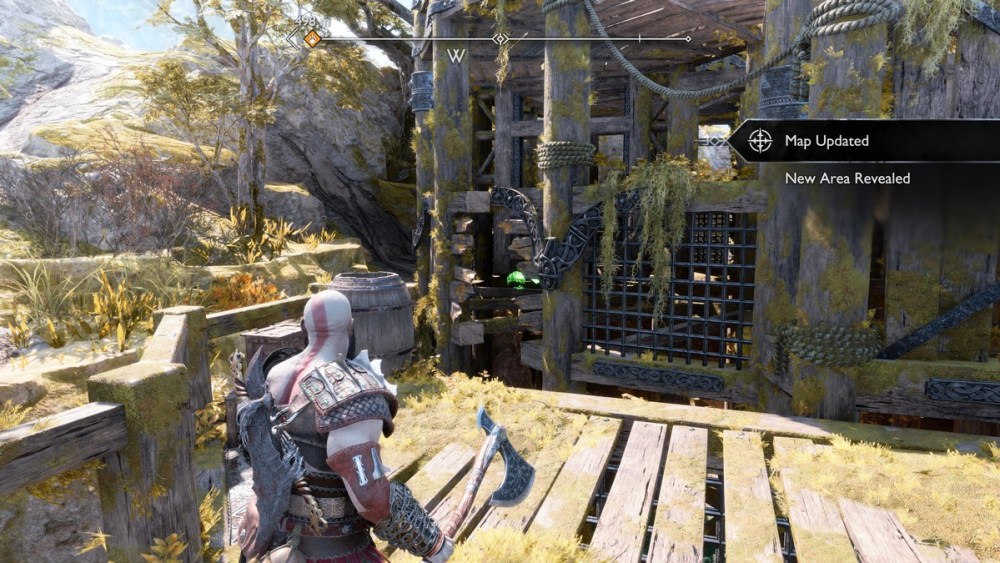Click the crosshair icon beside Map Updated
This screenshot has height=563, width=1000.
coord(760,141)
